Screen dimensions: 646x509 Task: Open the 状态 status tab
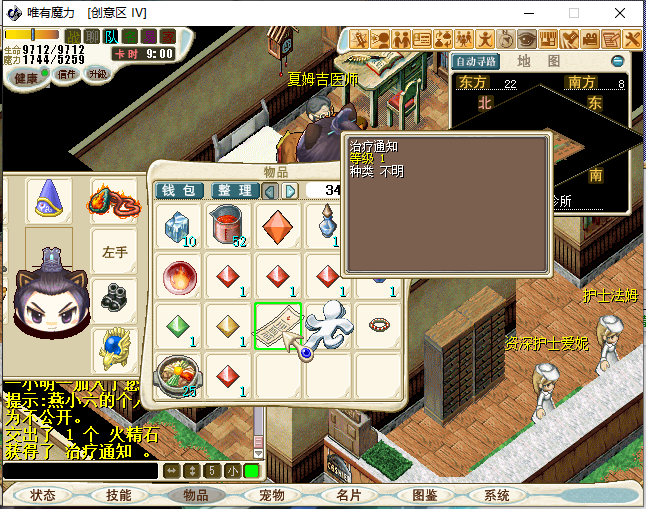point(43,495)
